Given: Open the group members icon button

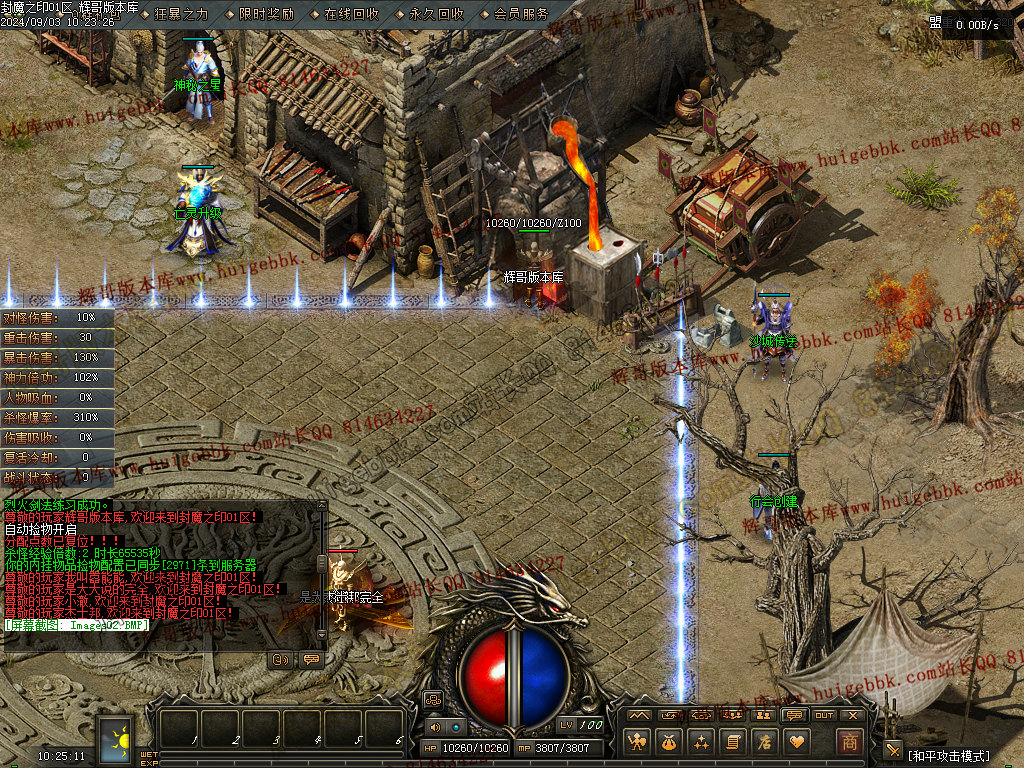Looking at the screenshot, I should click(x=762, y=715).
